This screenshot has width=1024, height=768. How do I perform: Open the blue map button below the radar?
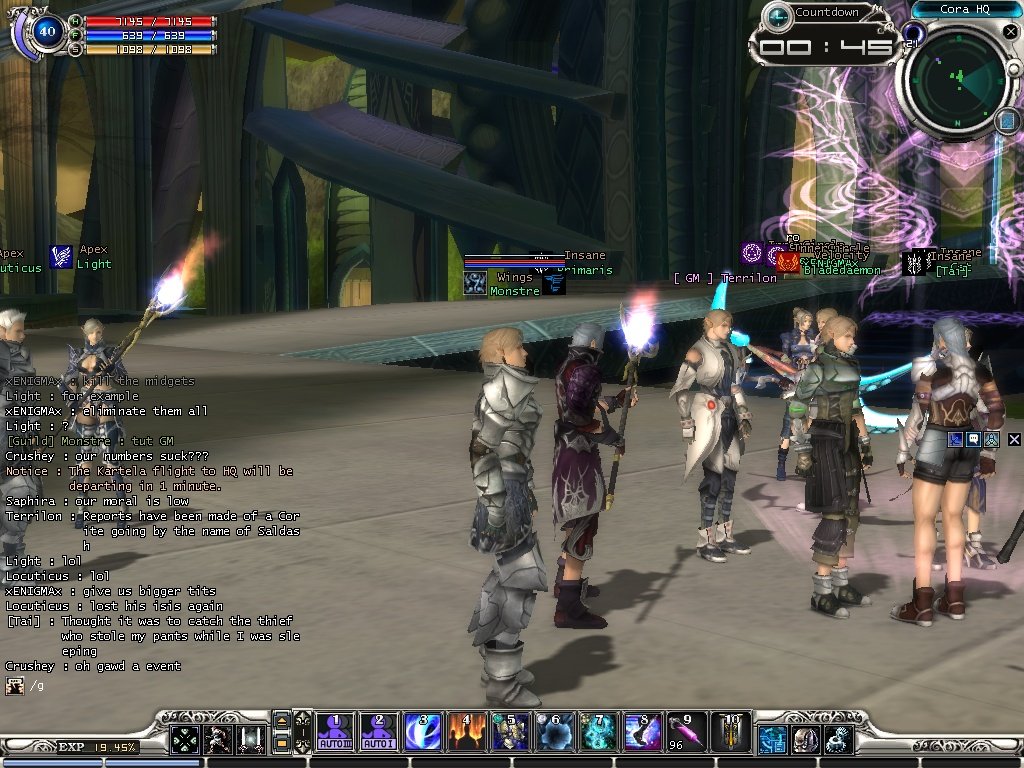point(1007,121)
